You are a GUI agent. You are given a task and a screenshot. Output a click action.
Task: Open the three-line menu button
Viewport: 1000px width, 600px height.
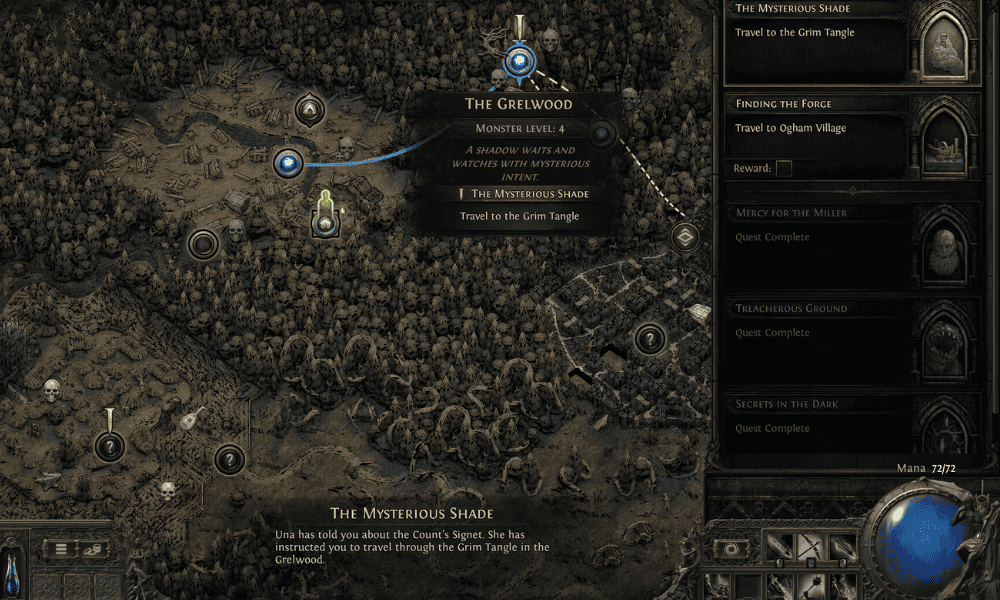click(x=59, y=549)
